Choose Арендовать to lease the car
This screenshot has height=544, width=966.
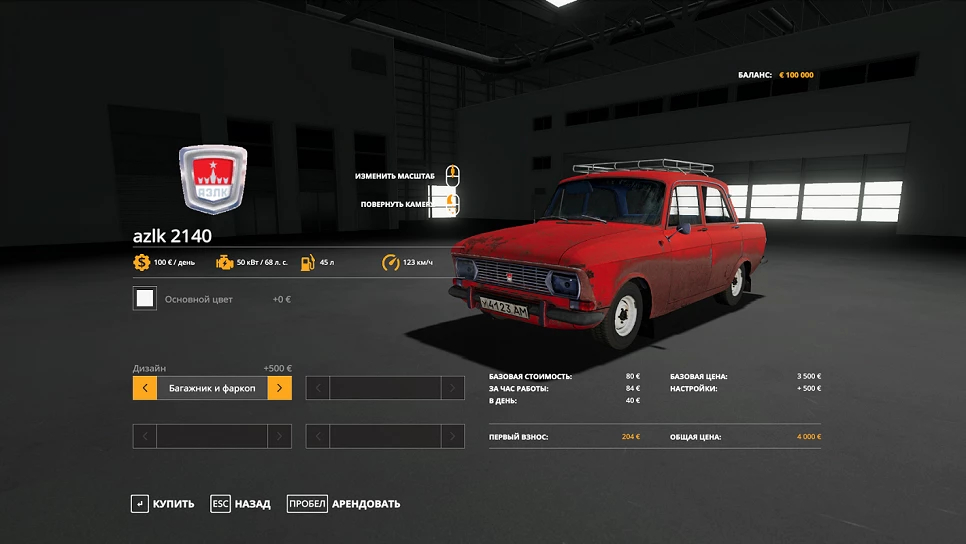click(344, 504)
